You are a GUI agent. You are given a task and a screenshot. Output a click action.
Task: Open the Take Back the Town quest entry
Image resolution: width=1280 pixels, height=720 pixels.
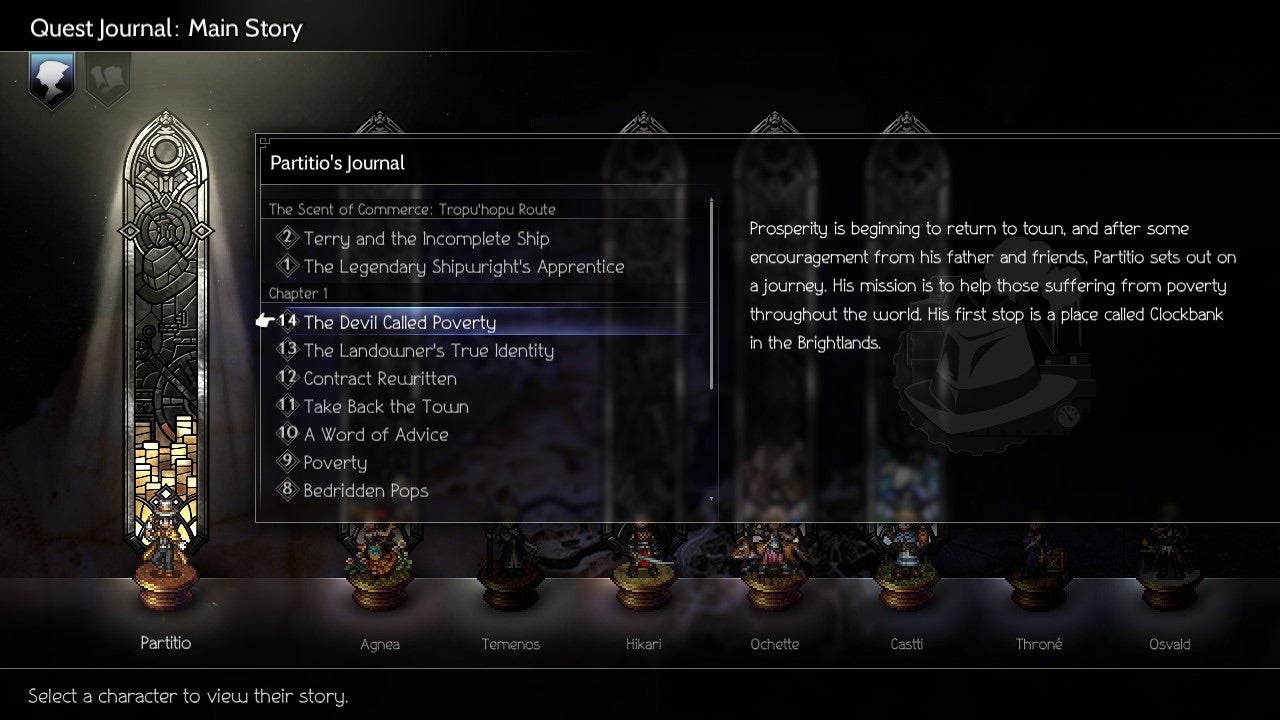pos(386,406)
